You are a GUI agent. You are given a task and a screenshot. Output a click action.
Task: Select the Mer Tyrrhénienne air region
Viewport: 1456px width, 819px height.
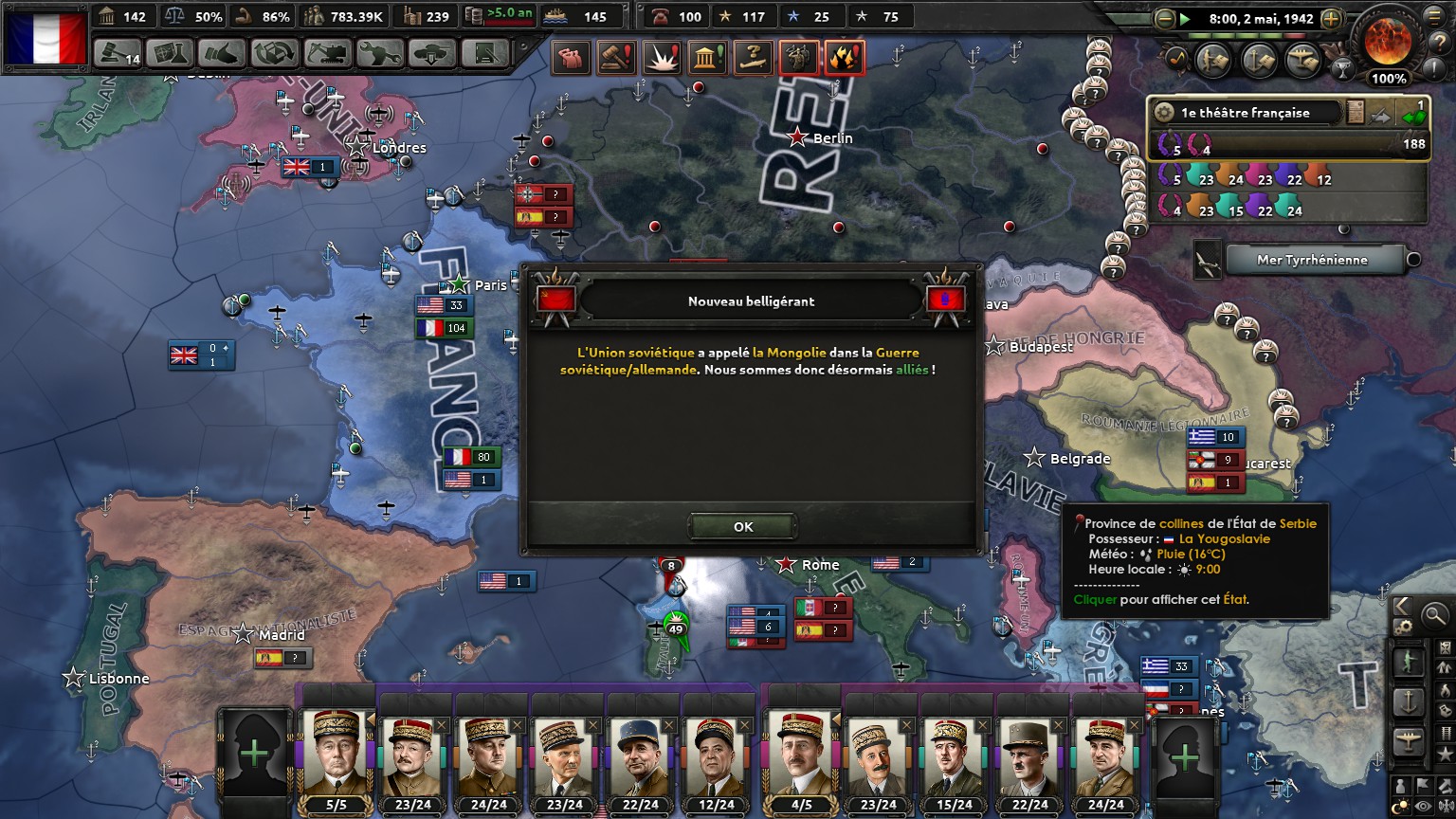[1312, 260]
